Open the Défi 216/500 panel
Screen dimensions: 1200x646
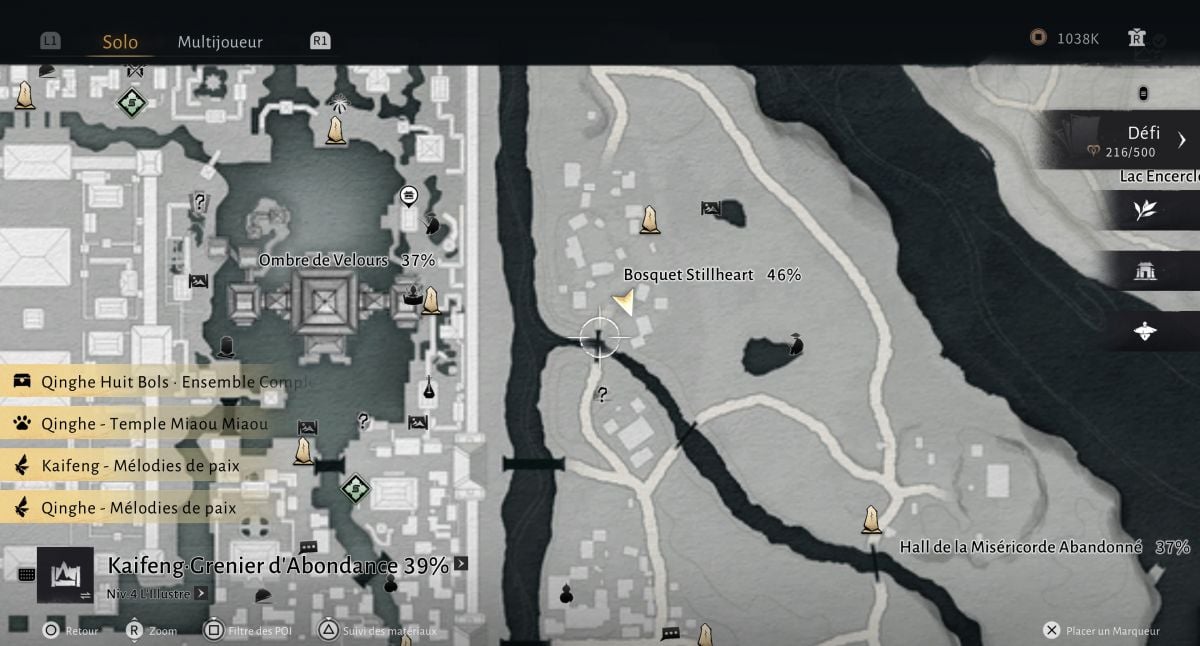[x=1130, y=141]
